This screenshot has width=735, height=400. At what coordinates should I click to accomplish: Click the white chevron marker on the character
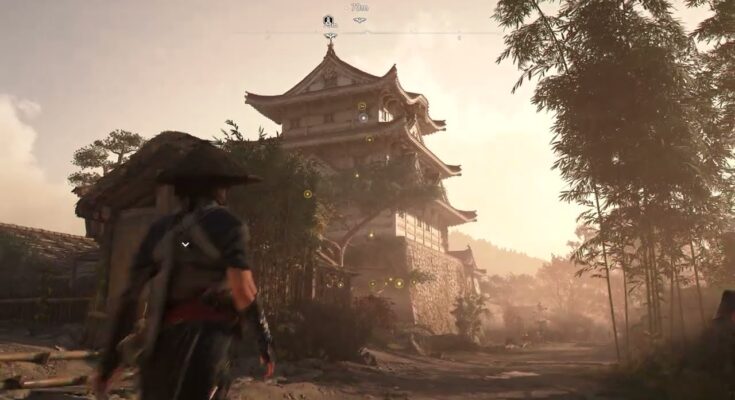185,242
